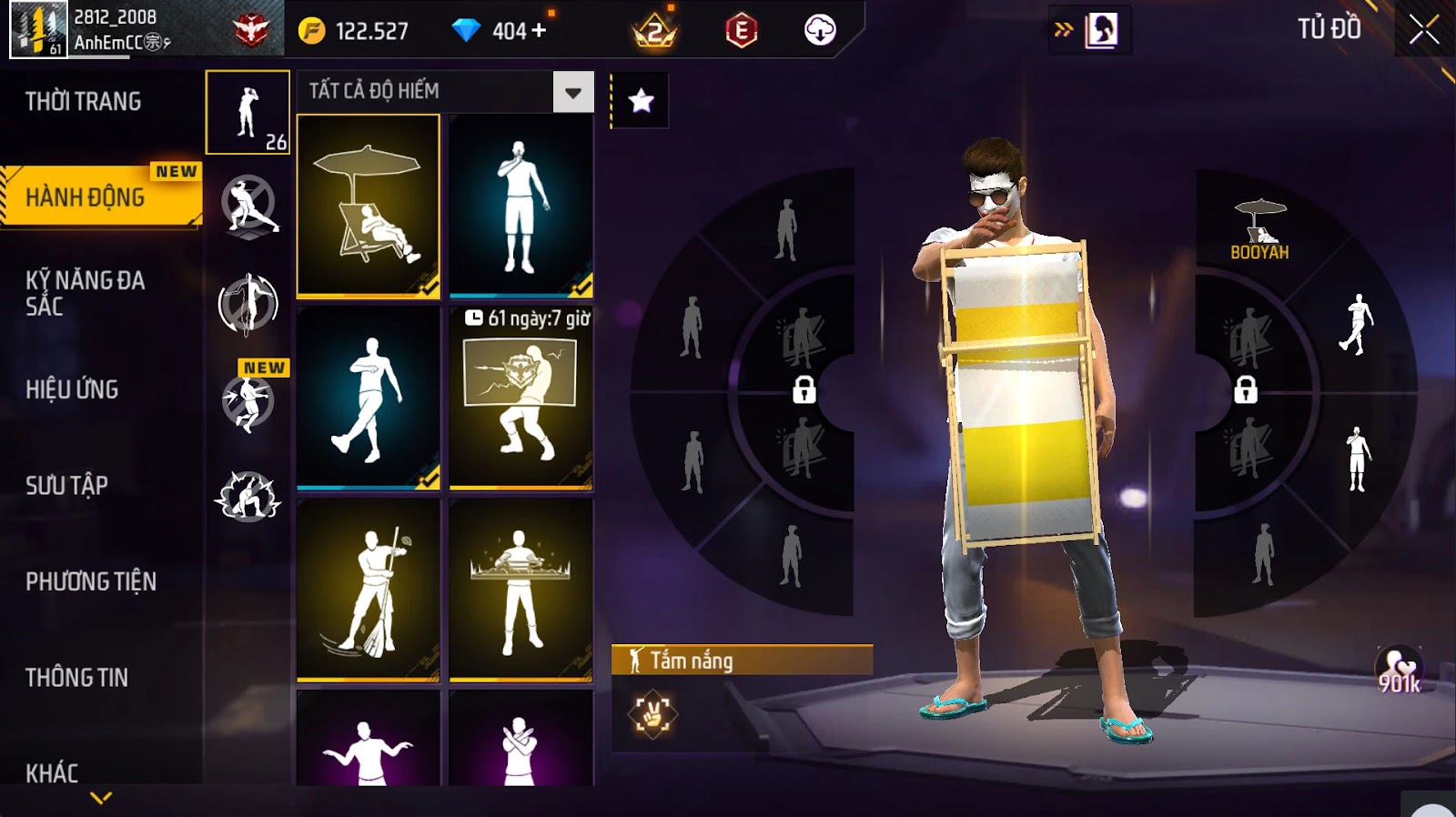1456x817 pixels.
Task: Select the sunbathing beach chair emote
Action: click(369, 206)
